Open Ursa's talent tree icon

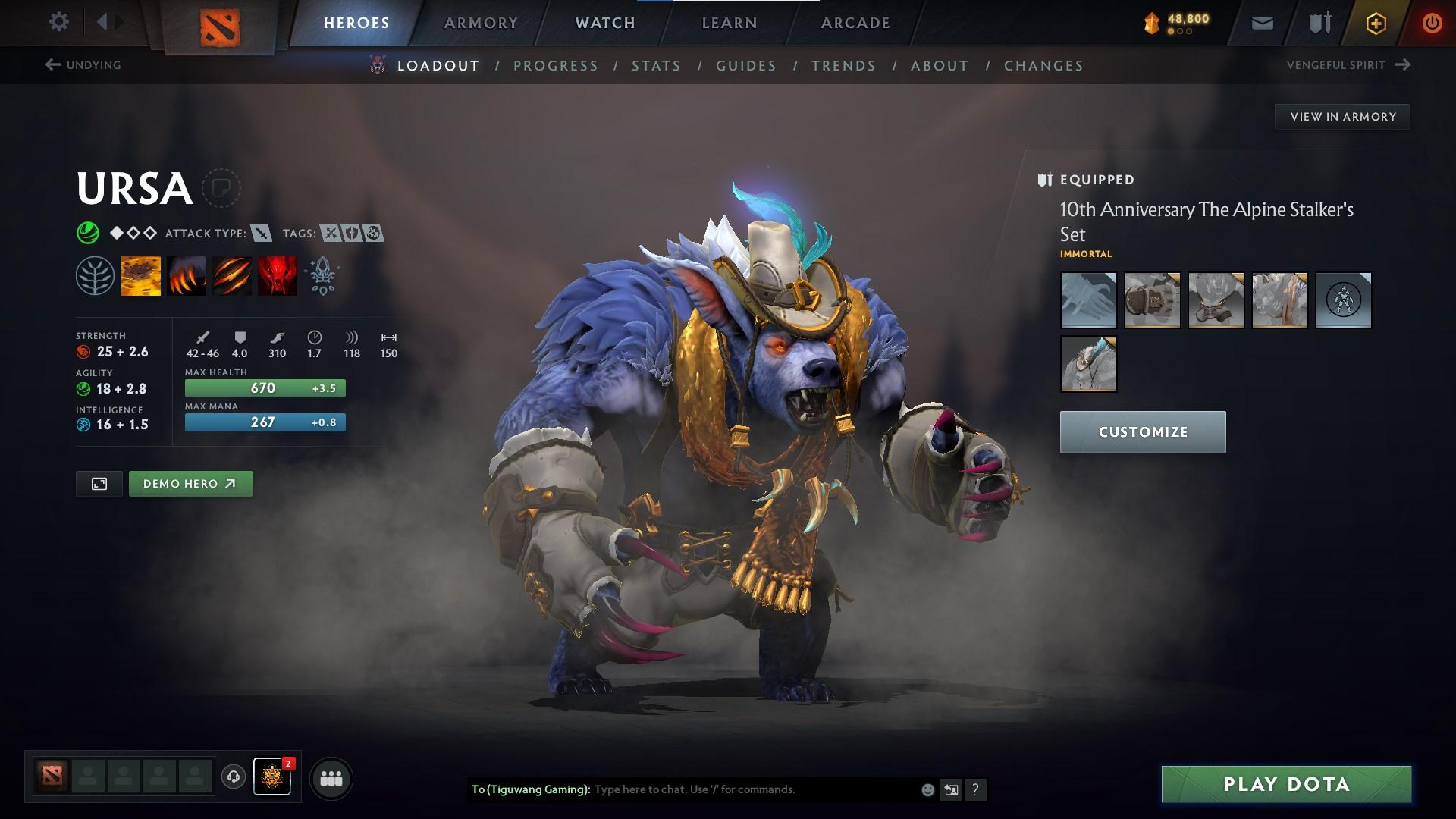96,275
